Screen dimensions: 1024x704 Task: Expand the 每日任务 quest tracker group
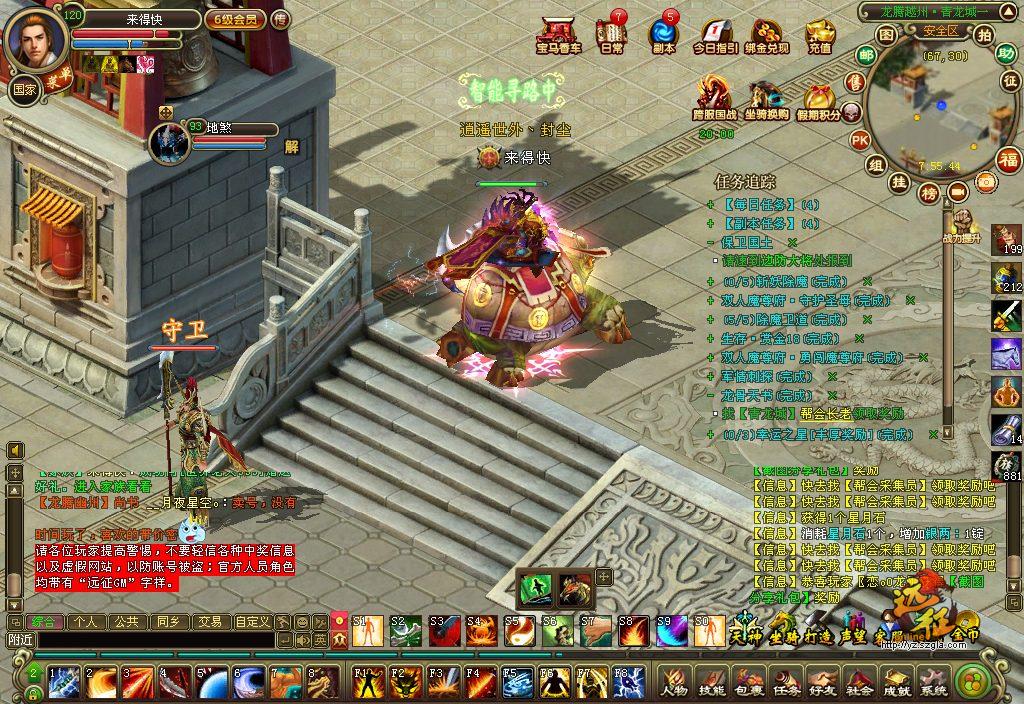coord(711,204)
